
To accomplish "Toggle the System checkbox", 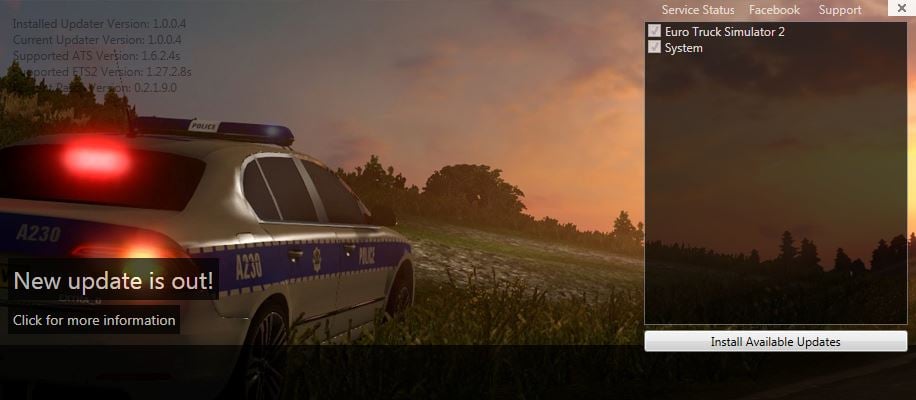I will point(655,47).
